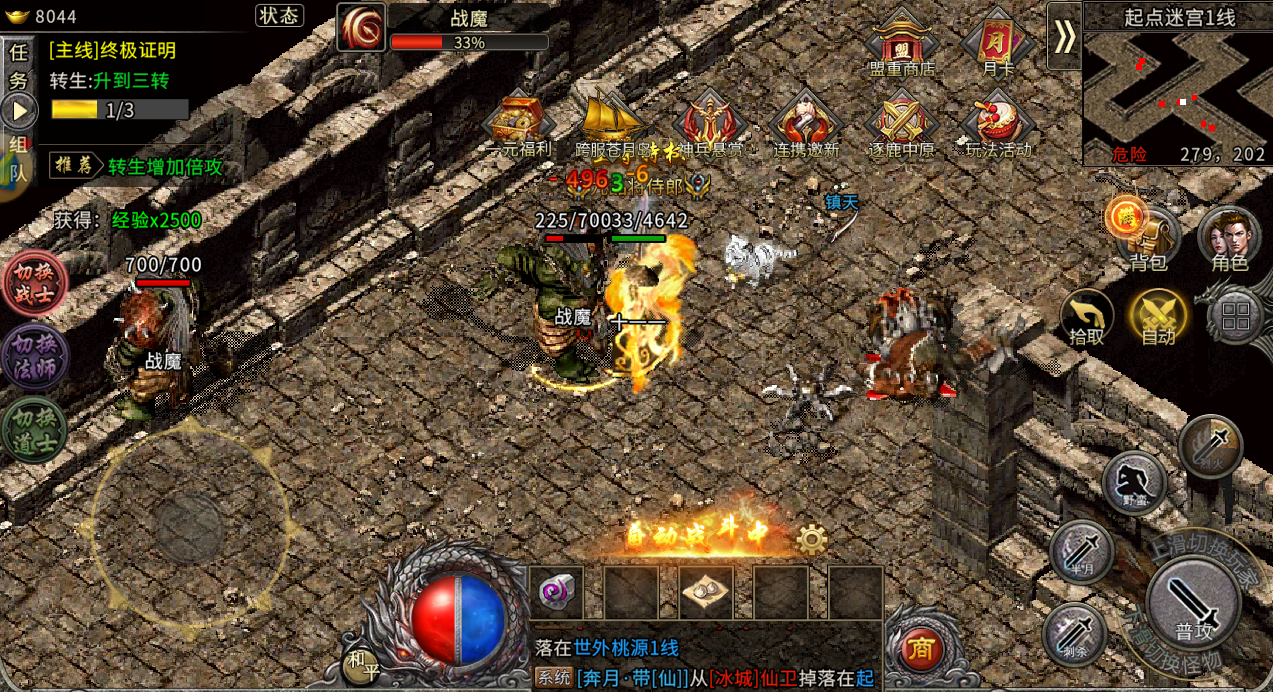
Task: Open the 月卡 monthly card icon
Action: tap(998, 45)
